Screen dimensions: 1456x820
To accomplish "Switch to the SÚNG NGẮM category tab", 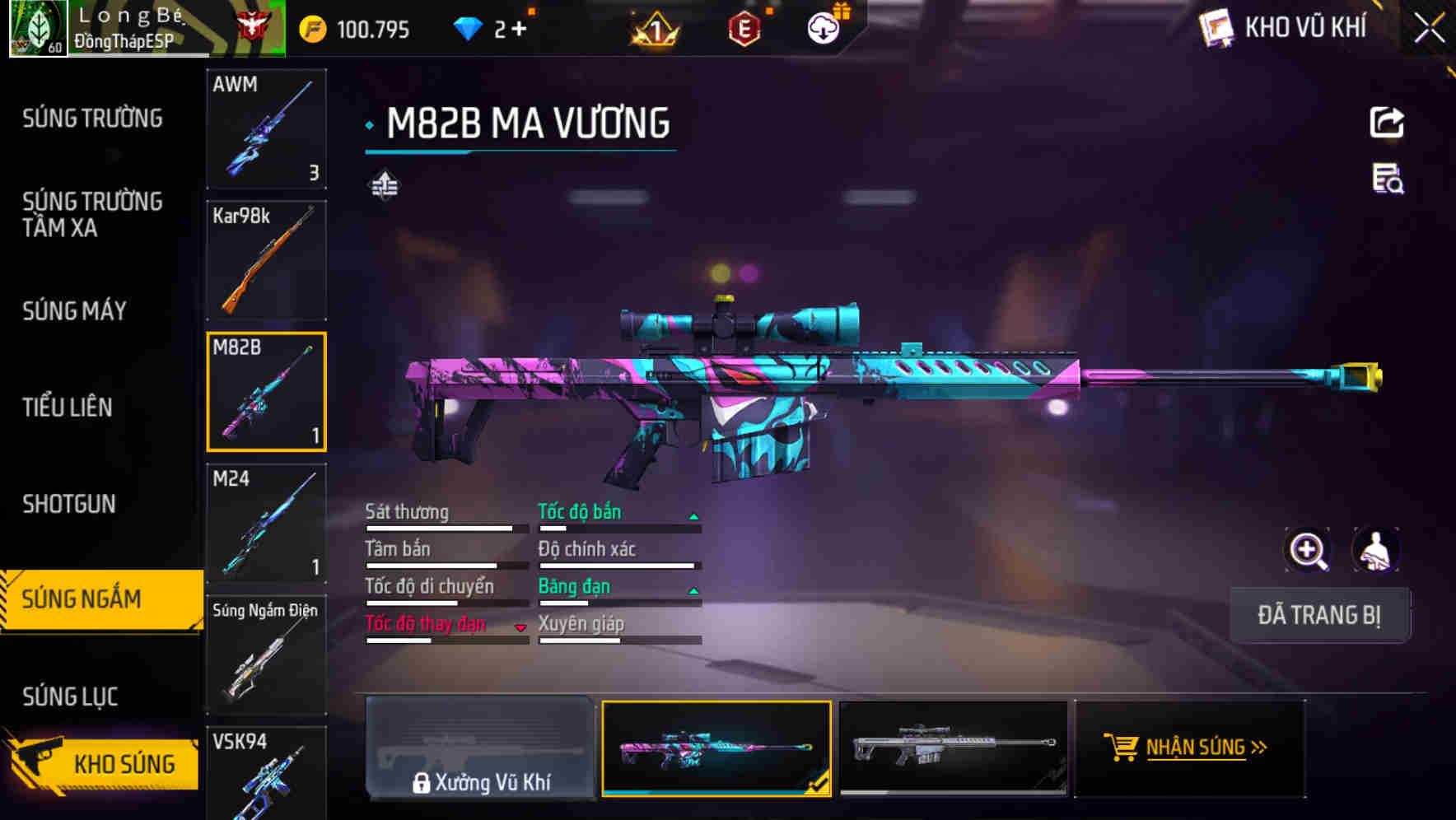I will (x=91, y=599).
